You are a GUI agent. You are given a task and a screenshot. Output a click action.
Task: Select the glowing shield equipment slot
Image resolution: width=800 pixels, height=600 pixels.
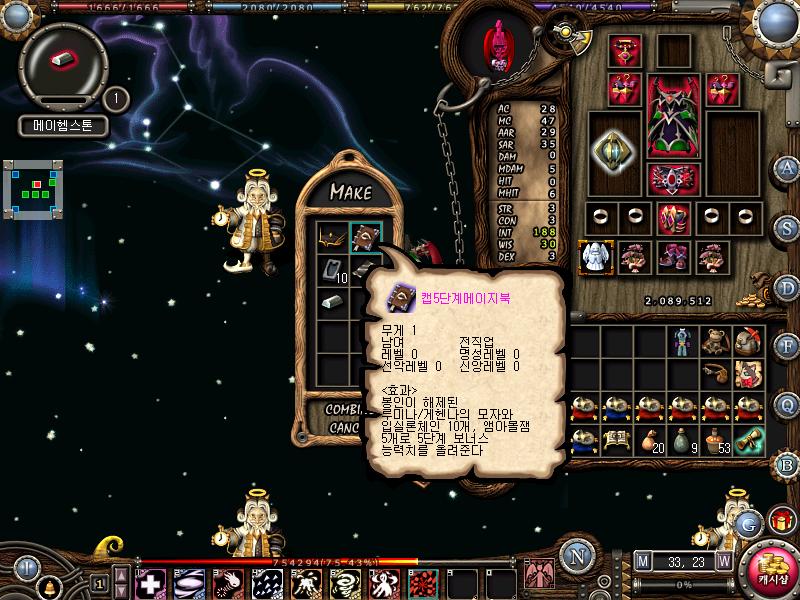pyautogui.click(x=613, y=152)
